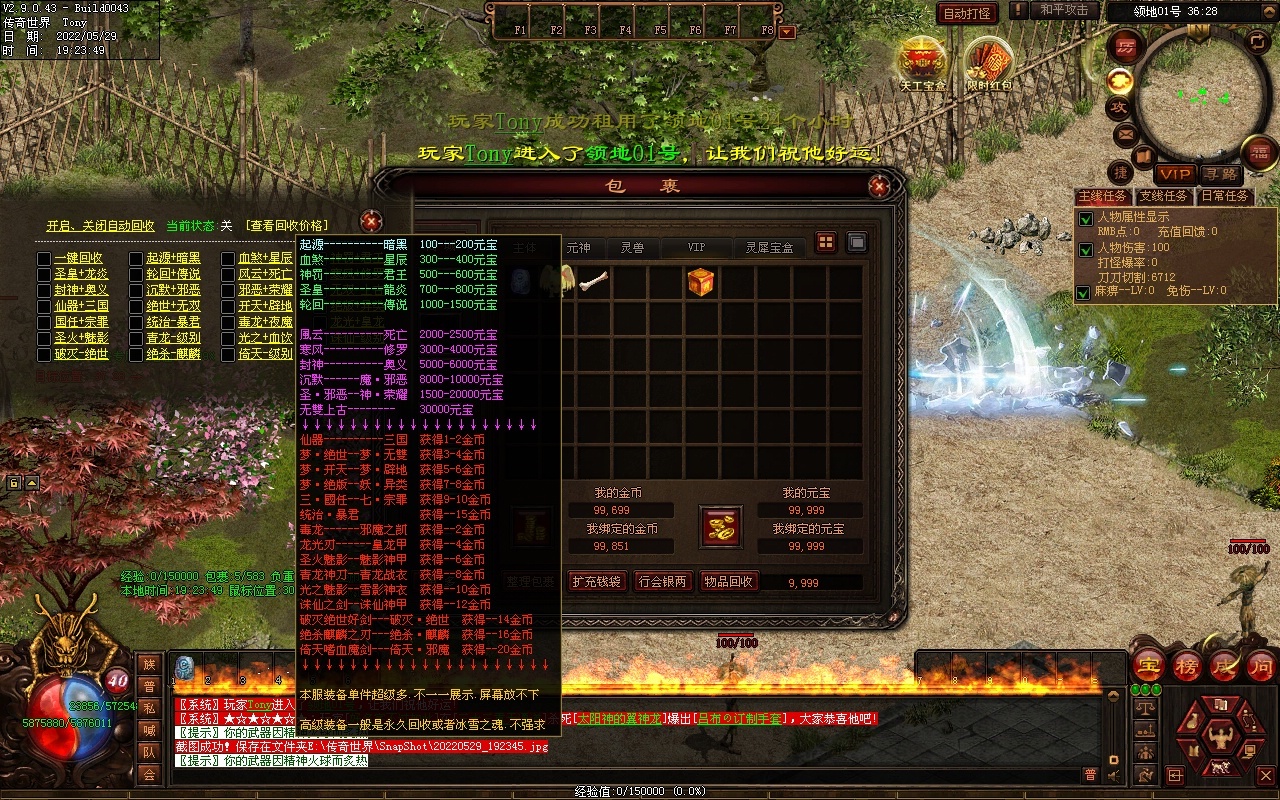Expand the money pouch with 扩充钱袋
The height and width of the screenshot is (800, 1280).
597,581
